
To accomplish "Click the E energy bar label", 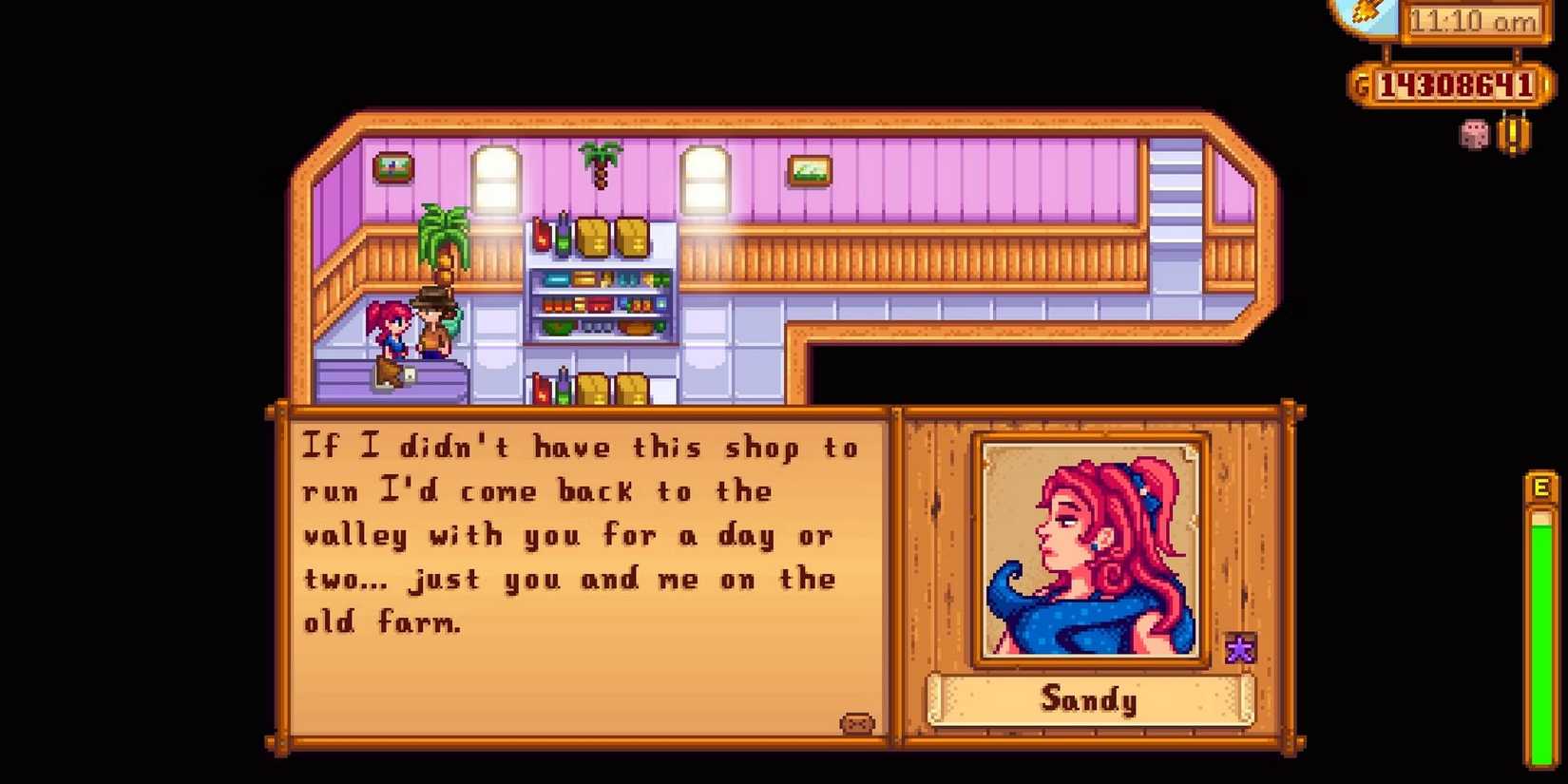I will [1539, 487].
